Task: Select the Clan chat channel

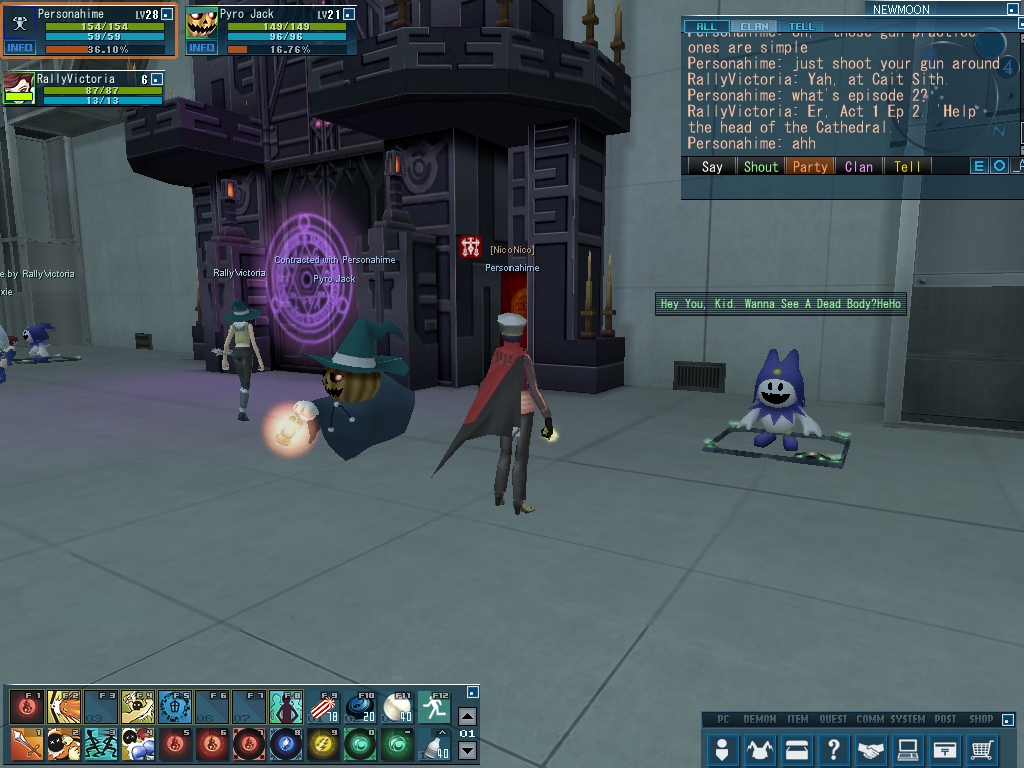Action: click(x=859, y=167)
